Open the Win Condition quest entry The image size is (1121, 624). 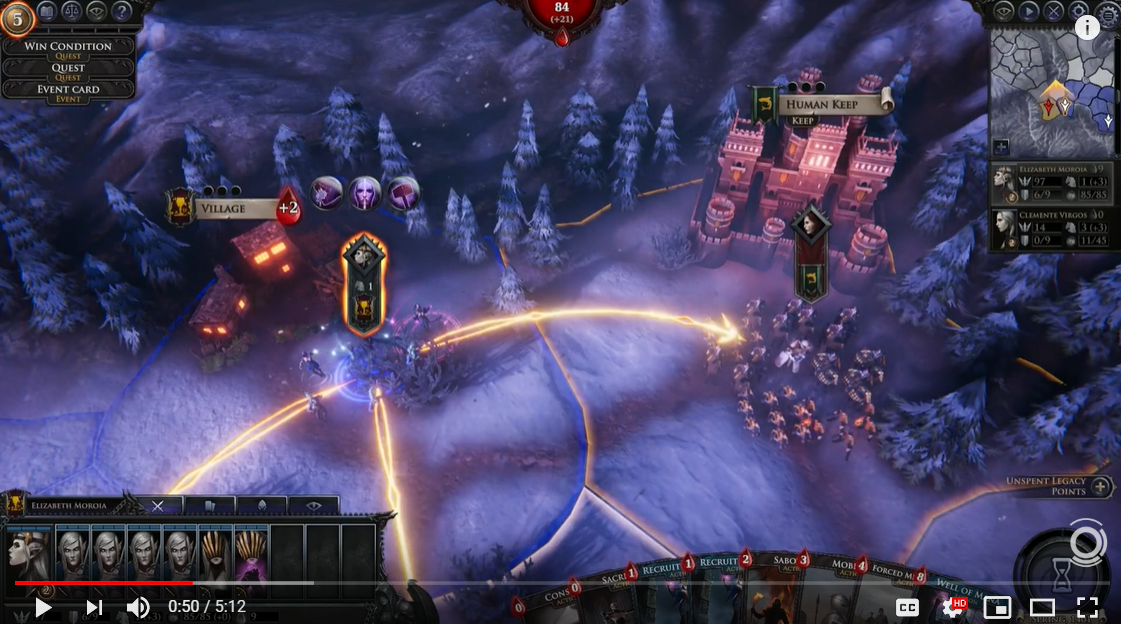[68, 46]
